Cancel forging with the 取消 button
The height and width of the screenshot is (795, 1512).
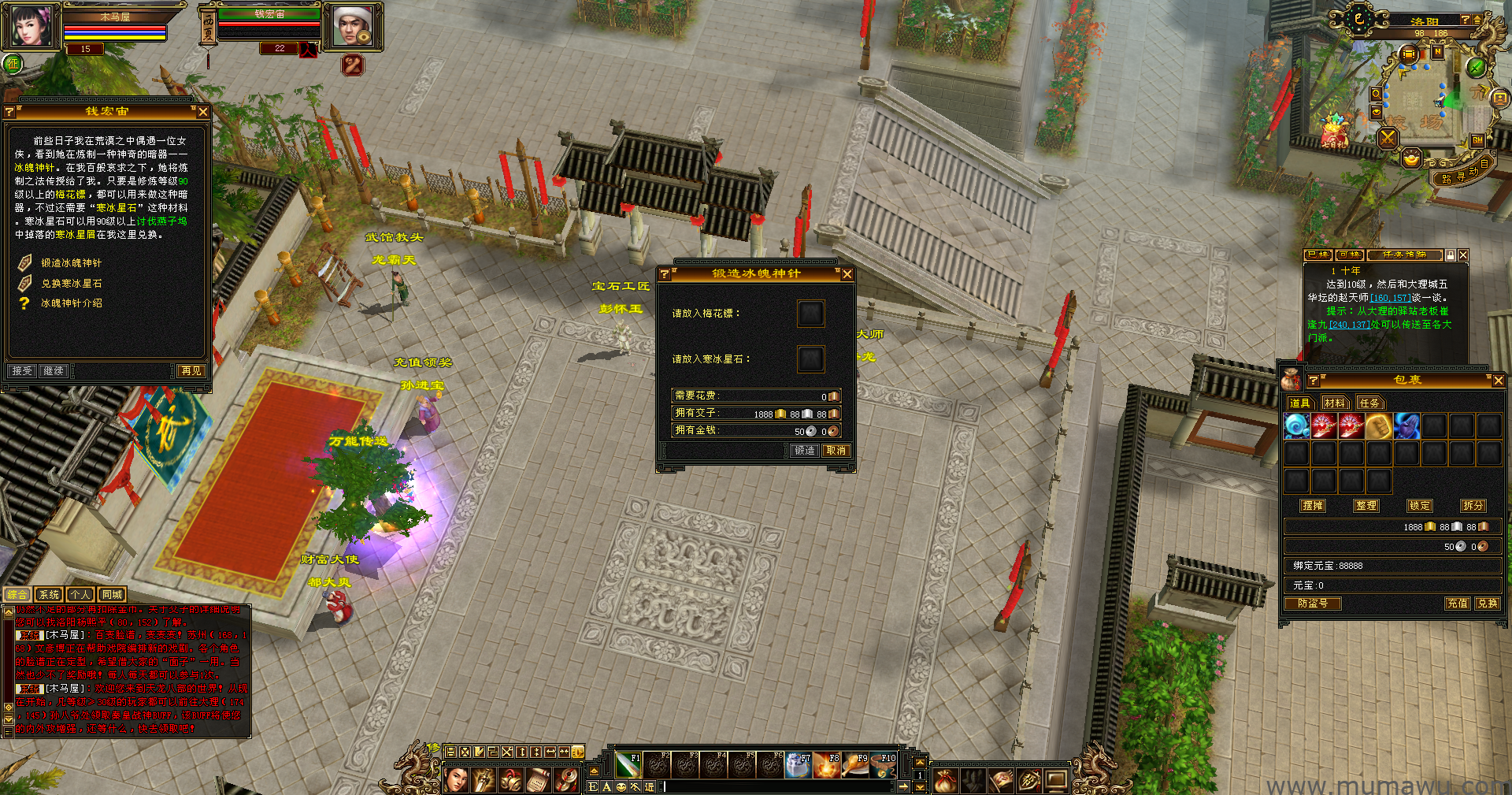coord(836,451)
